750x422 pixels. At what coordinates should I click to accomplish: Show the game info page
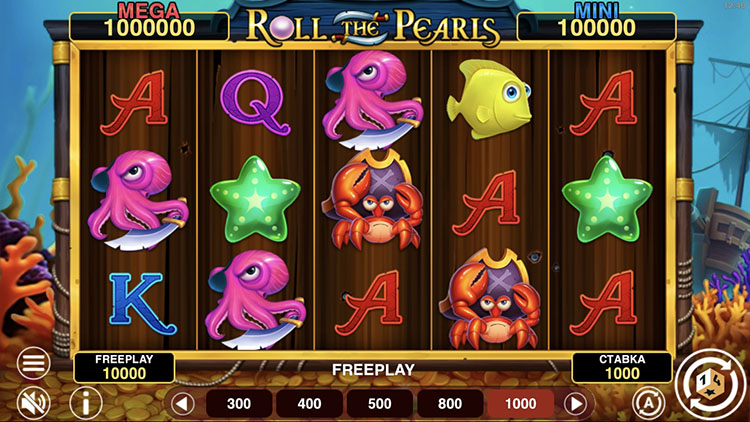click(x=86, y=403)
